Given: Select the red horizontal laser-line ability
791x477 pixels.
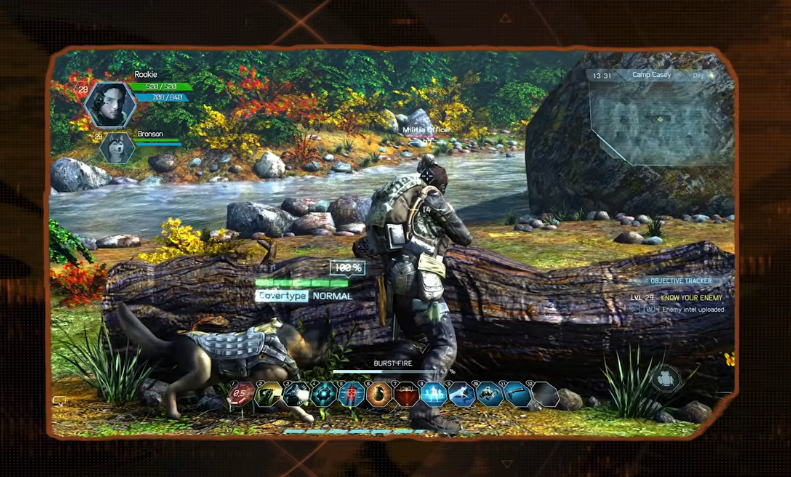Looking at the screenshot, I should 406,395.
